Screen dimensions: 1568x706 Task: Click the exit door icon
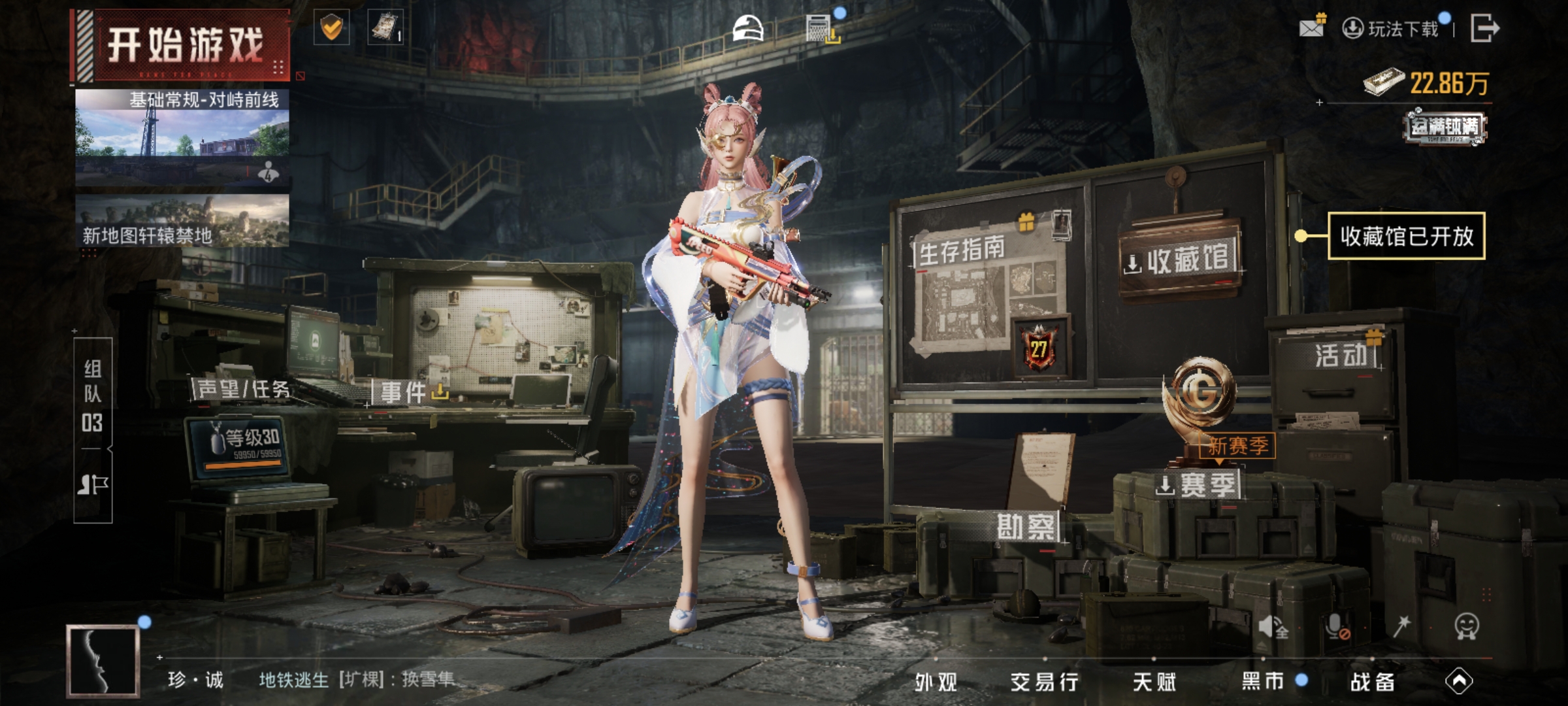[x=1484, y=29]
